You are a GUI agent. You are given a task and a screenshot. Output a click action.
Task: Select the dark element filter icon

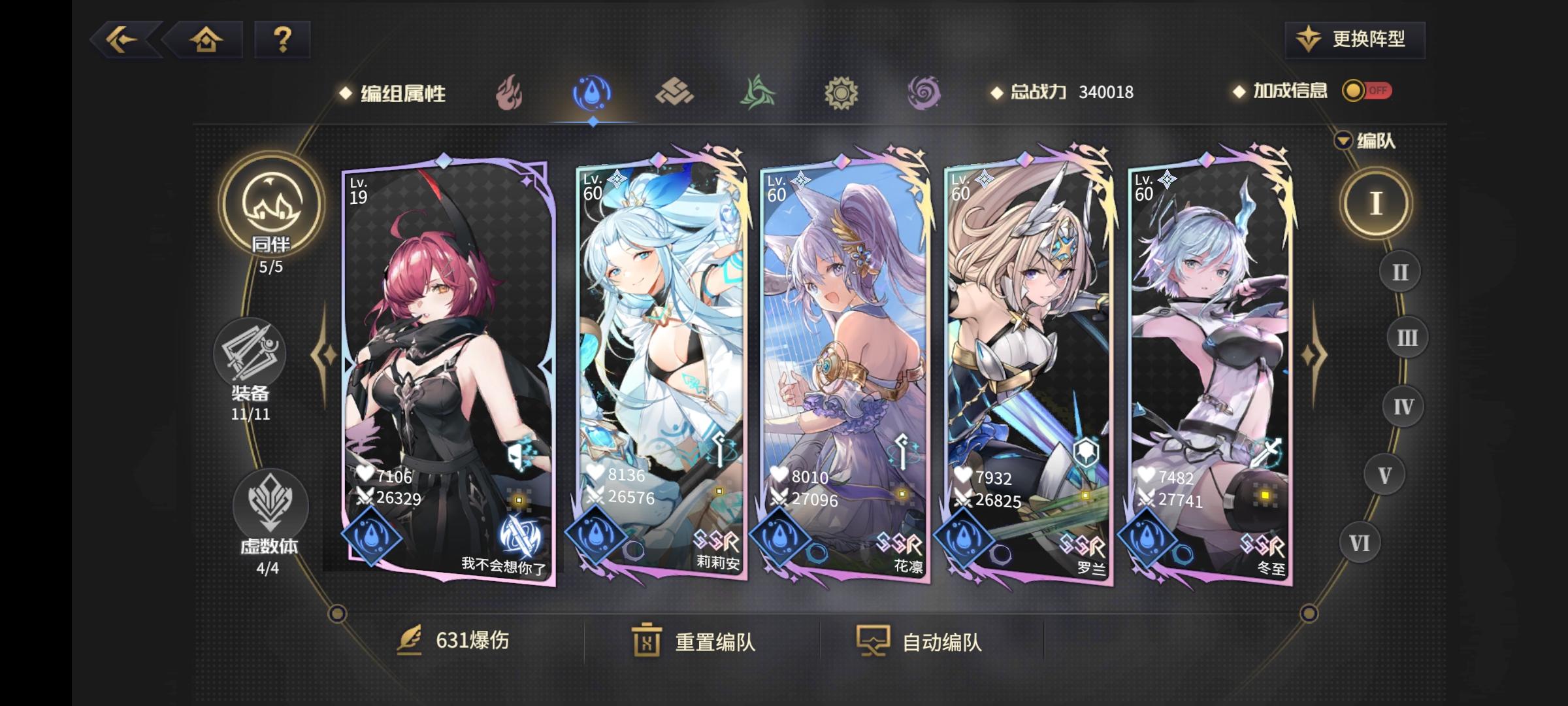(x=924, y=93)
